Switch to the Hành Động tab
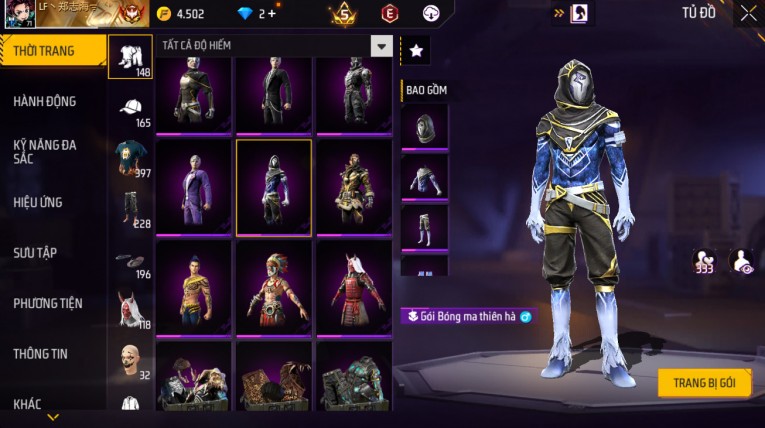Image resolution: width=765 pixels, height=428 pixels. pyautogui.click(x=44, y=101)
